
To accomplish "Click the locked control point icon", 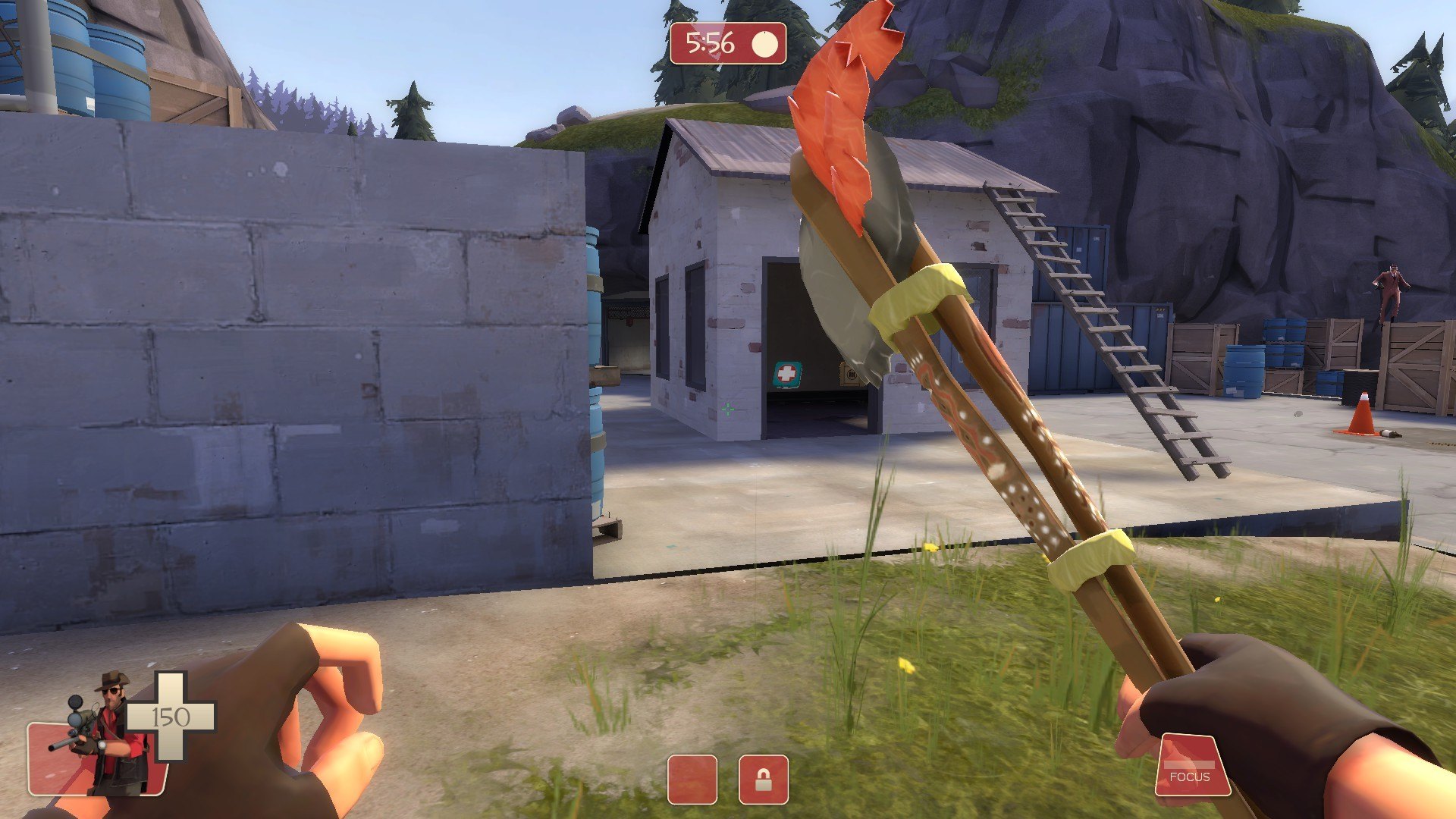I will [763, 779].
